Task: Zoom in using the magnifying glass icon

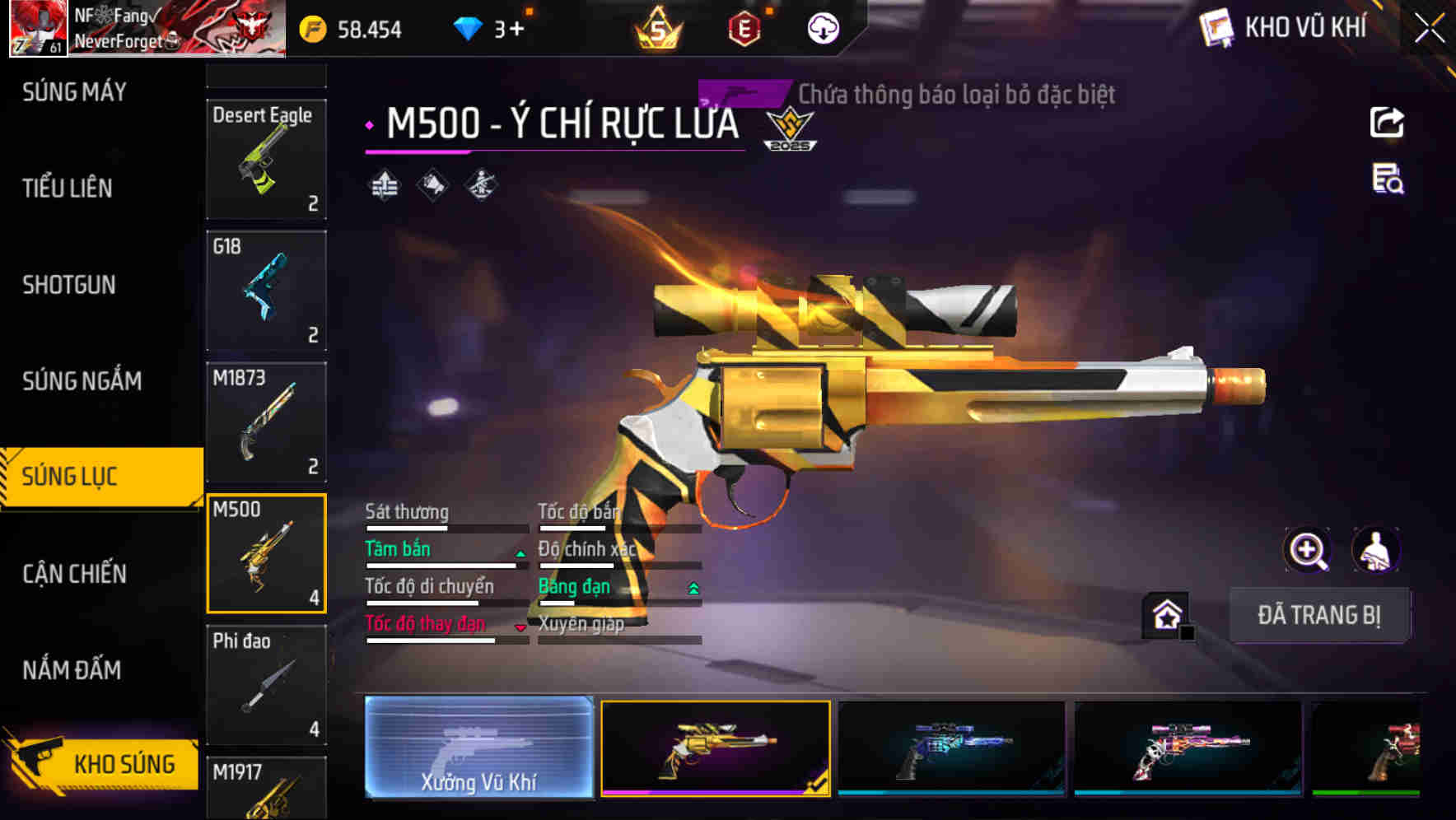Action: click(x=1307, y=550)
